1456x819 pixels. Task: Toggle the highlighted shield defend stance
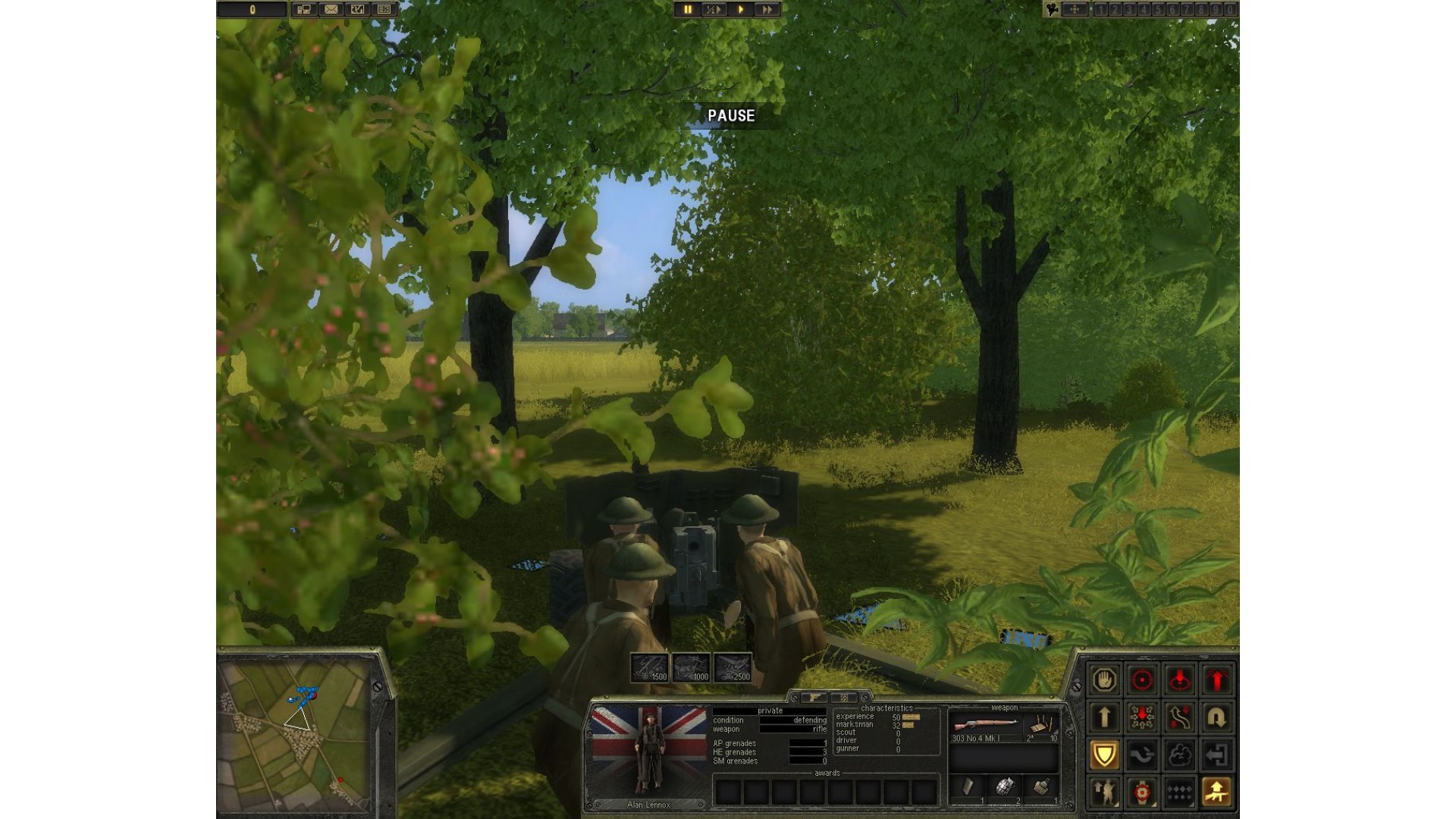[1104, 755]
